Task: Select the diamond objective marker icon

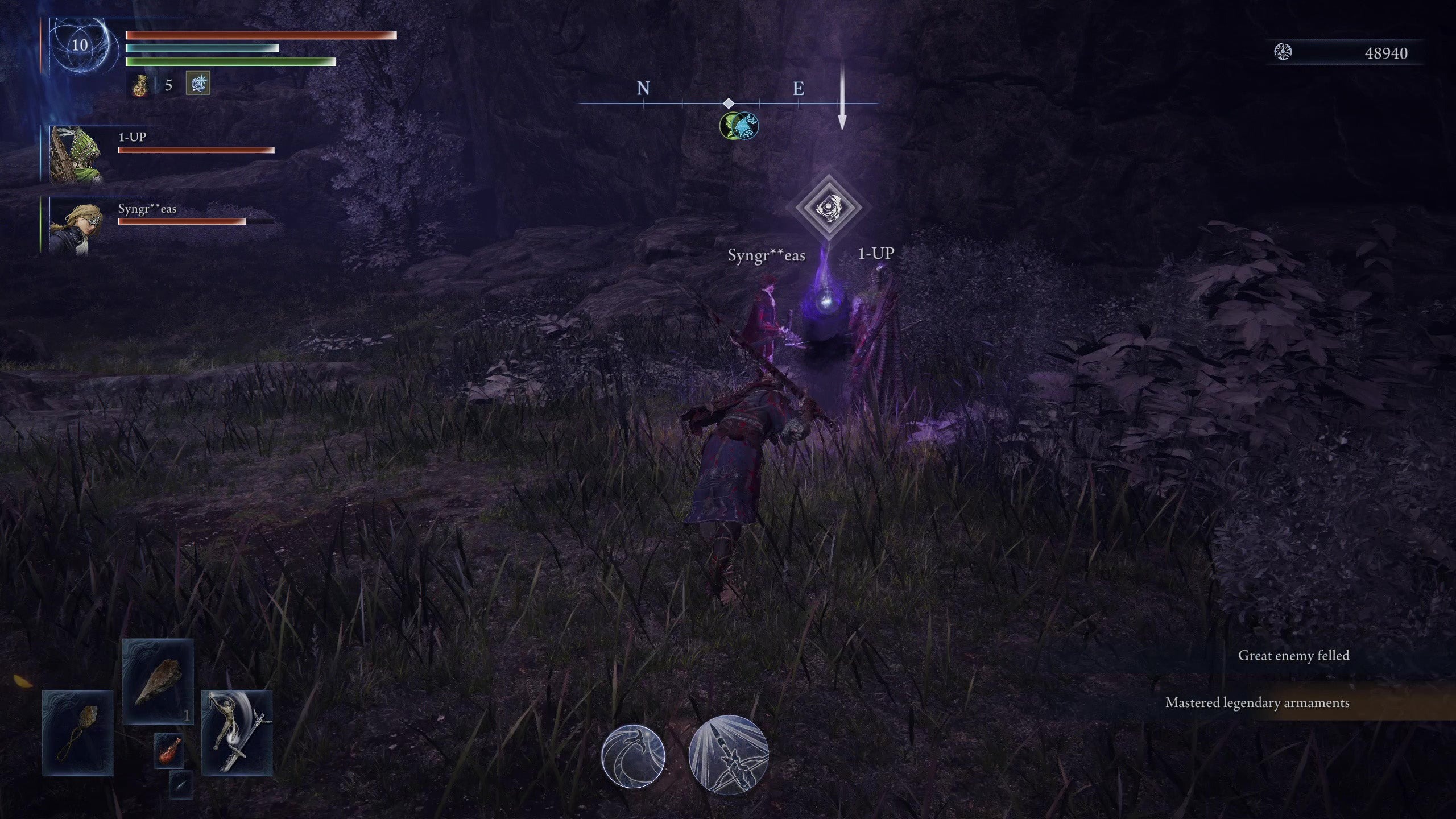Action: tap(828, 207)
